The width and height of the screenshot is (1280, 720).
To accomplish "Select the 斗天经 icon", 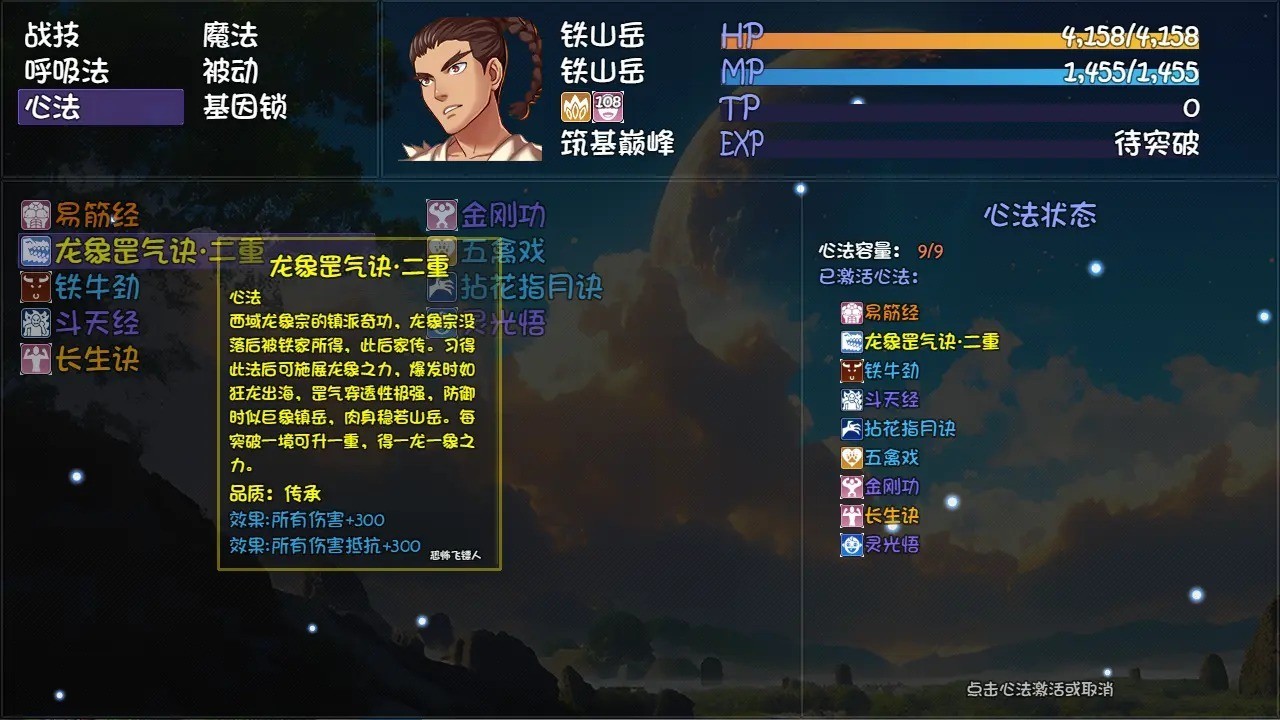I will tap(35, 323).
